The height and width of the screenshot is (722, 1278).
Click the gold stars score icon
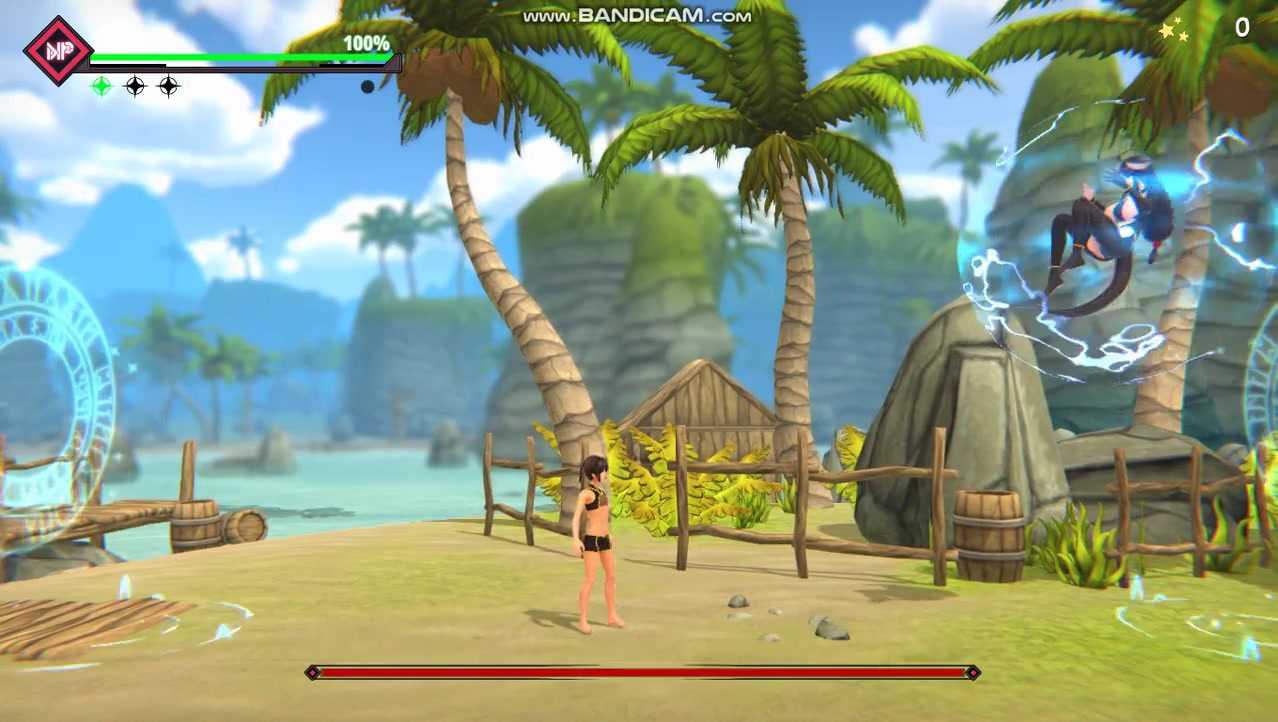coord(1174,31)
